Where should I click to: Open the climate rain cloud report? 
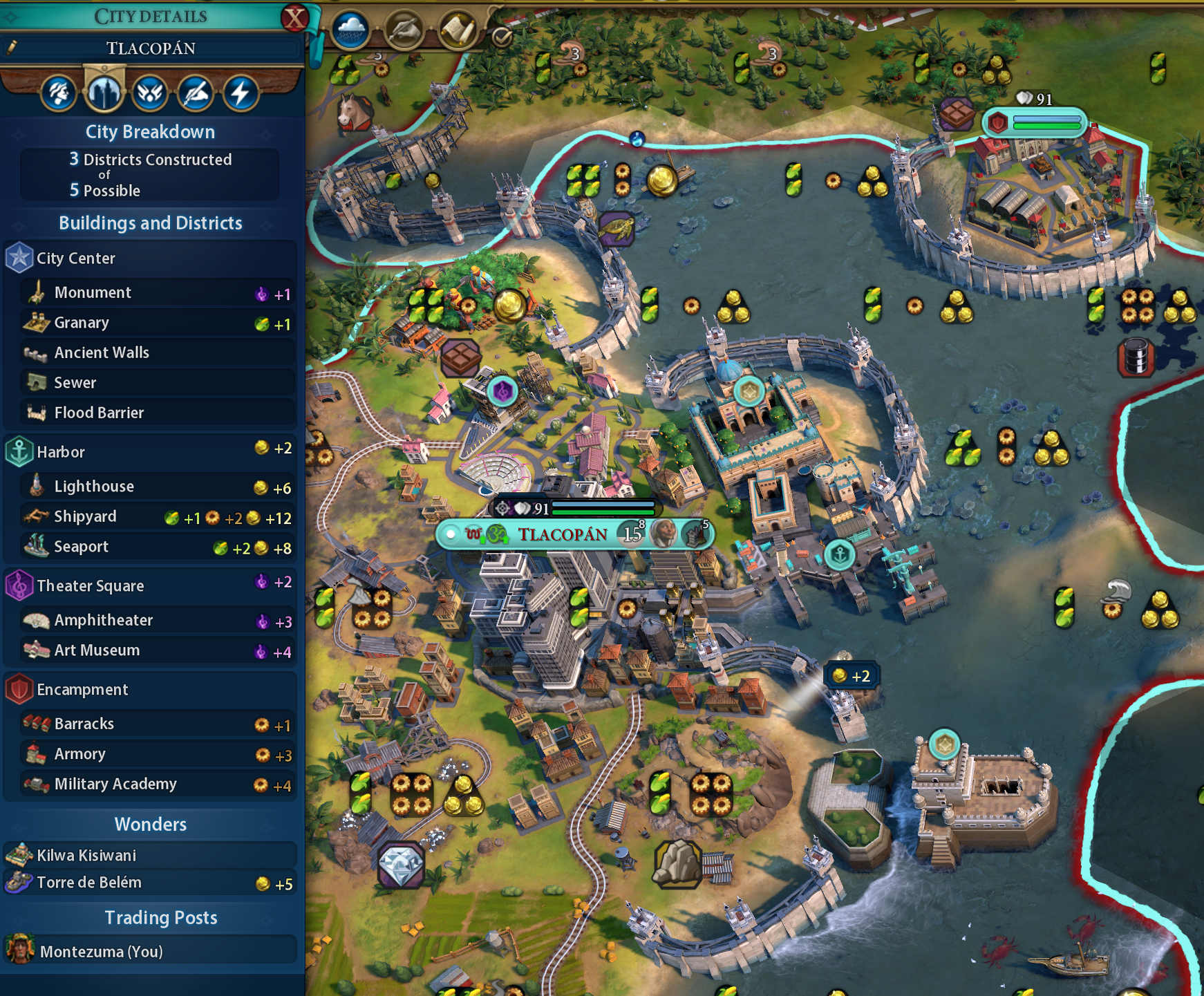coord(350,30)
